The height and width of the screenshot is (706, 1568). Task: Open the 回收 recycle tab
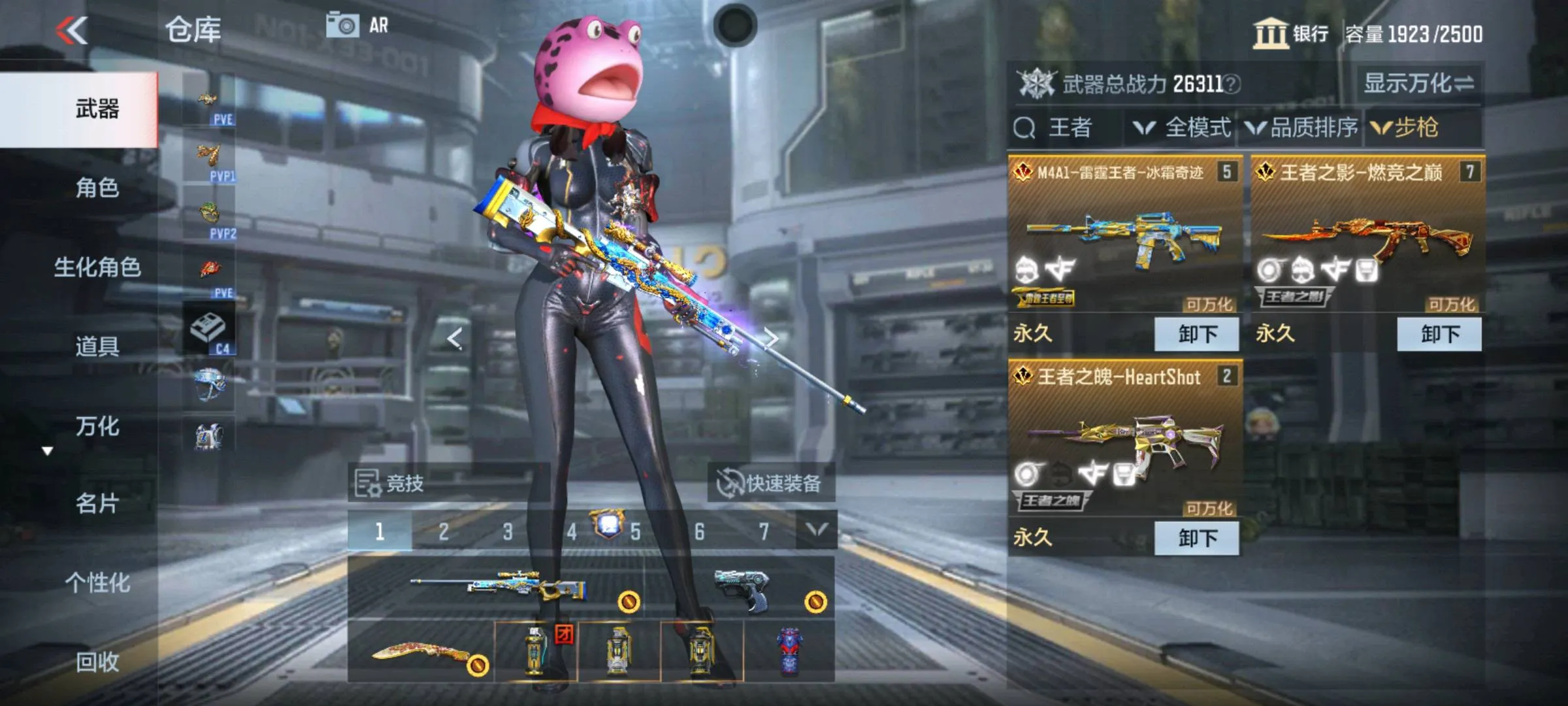pos(97,662)
